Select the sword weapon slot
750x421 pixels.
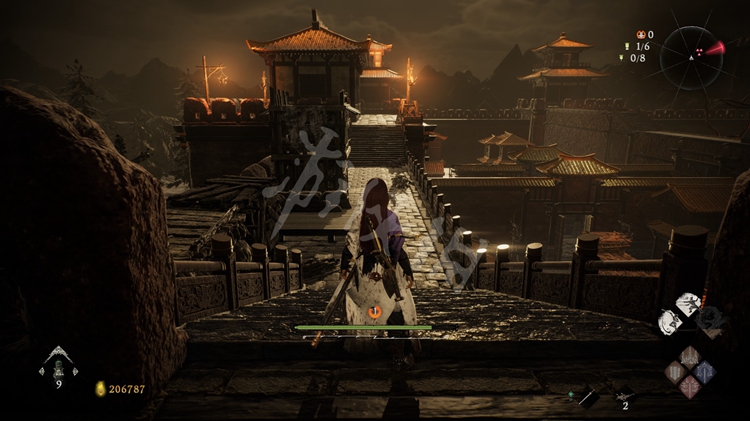pyautogui.click(x=588, y=397)
